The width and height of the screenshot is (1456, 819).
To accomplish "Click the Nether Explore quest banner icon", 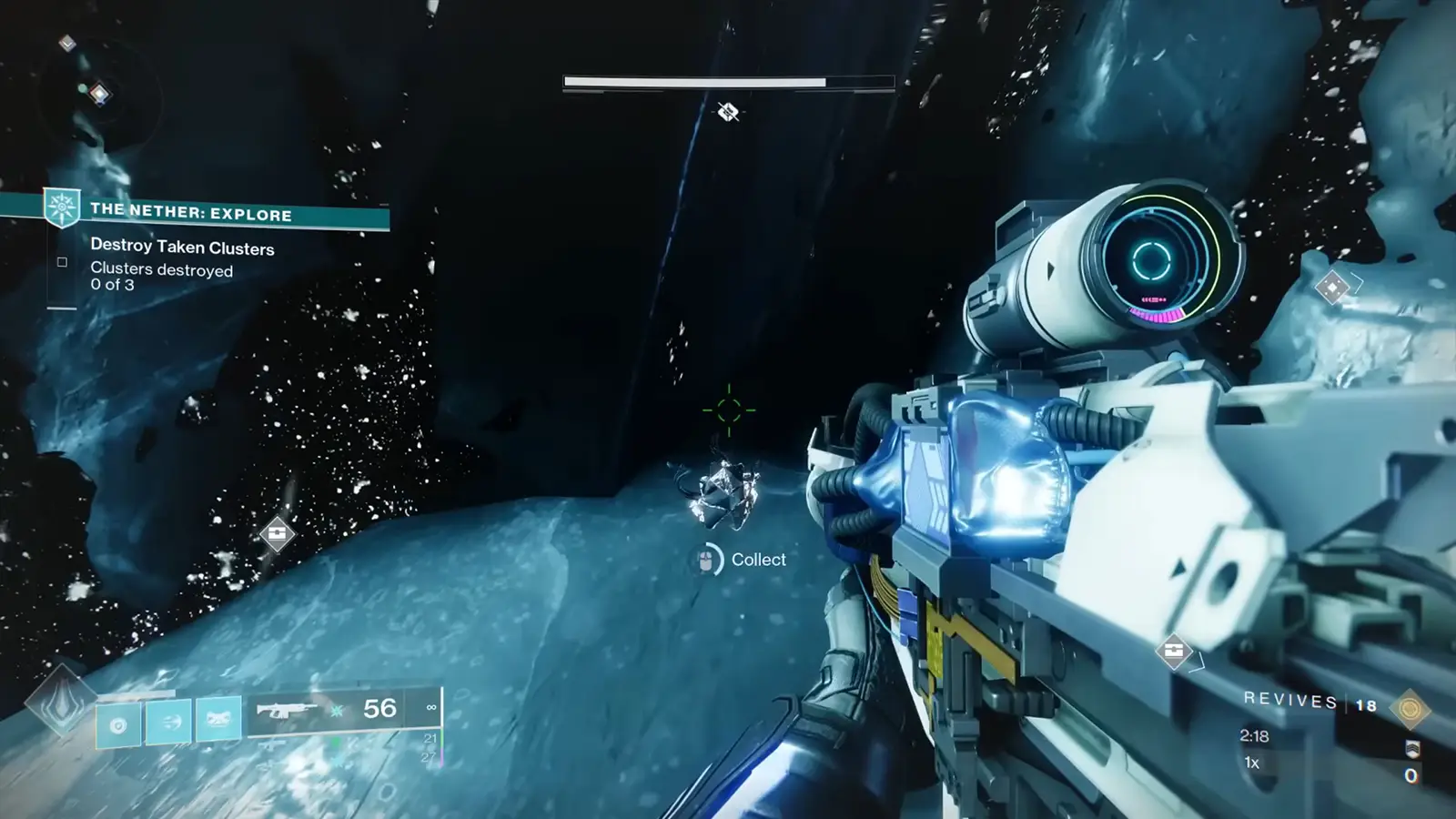I will pyautogui.click(x=61, y=208).
